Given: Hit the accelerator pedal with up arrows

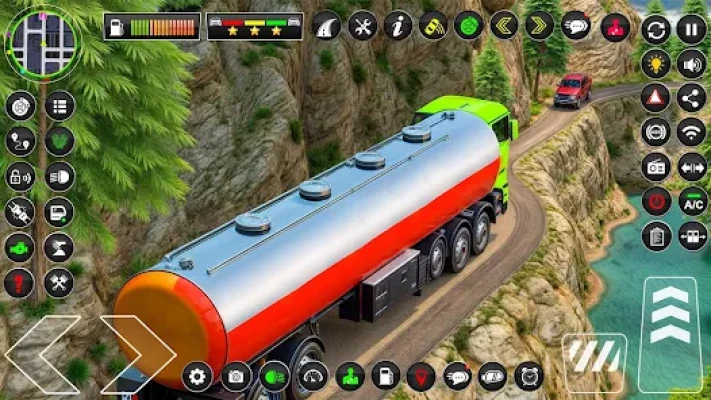Looking at the screenshot, I should point(671,322).
